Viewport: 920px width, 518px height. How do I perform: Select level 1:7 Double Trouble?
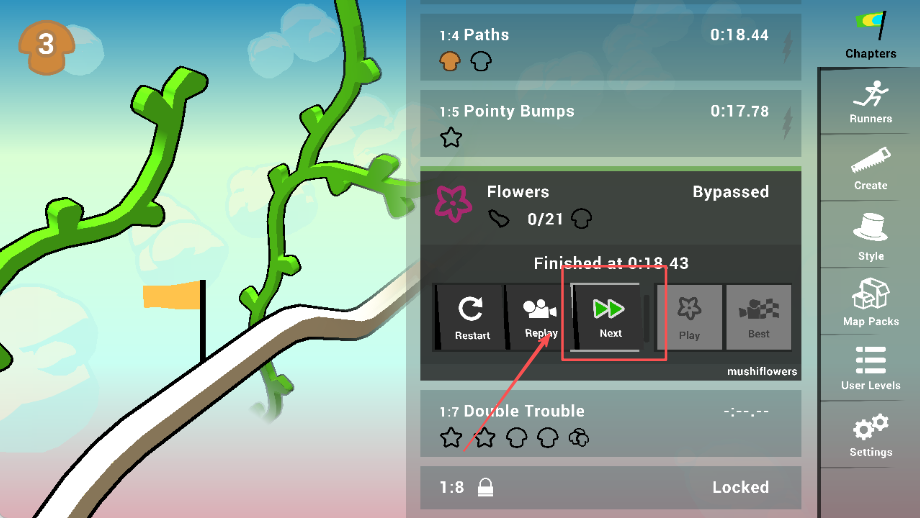[x=610, y=423]
